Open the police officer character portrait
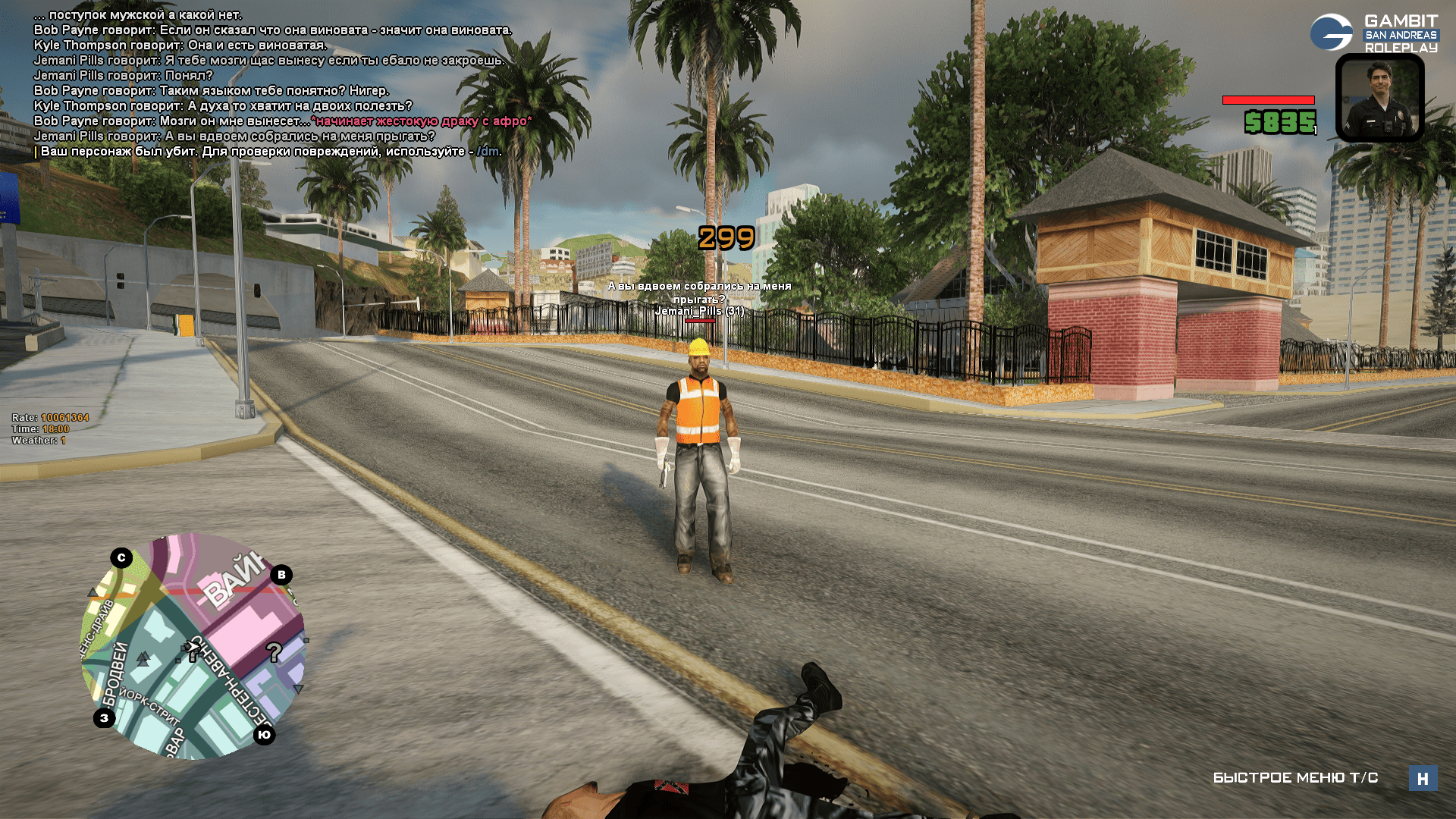 1379,98
